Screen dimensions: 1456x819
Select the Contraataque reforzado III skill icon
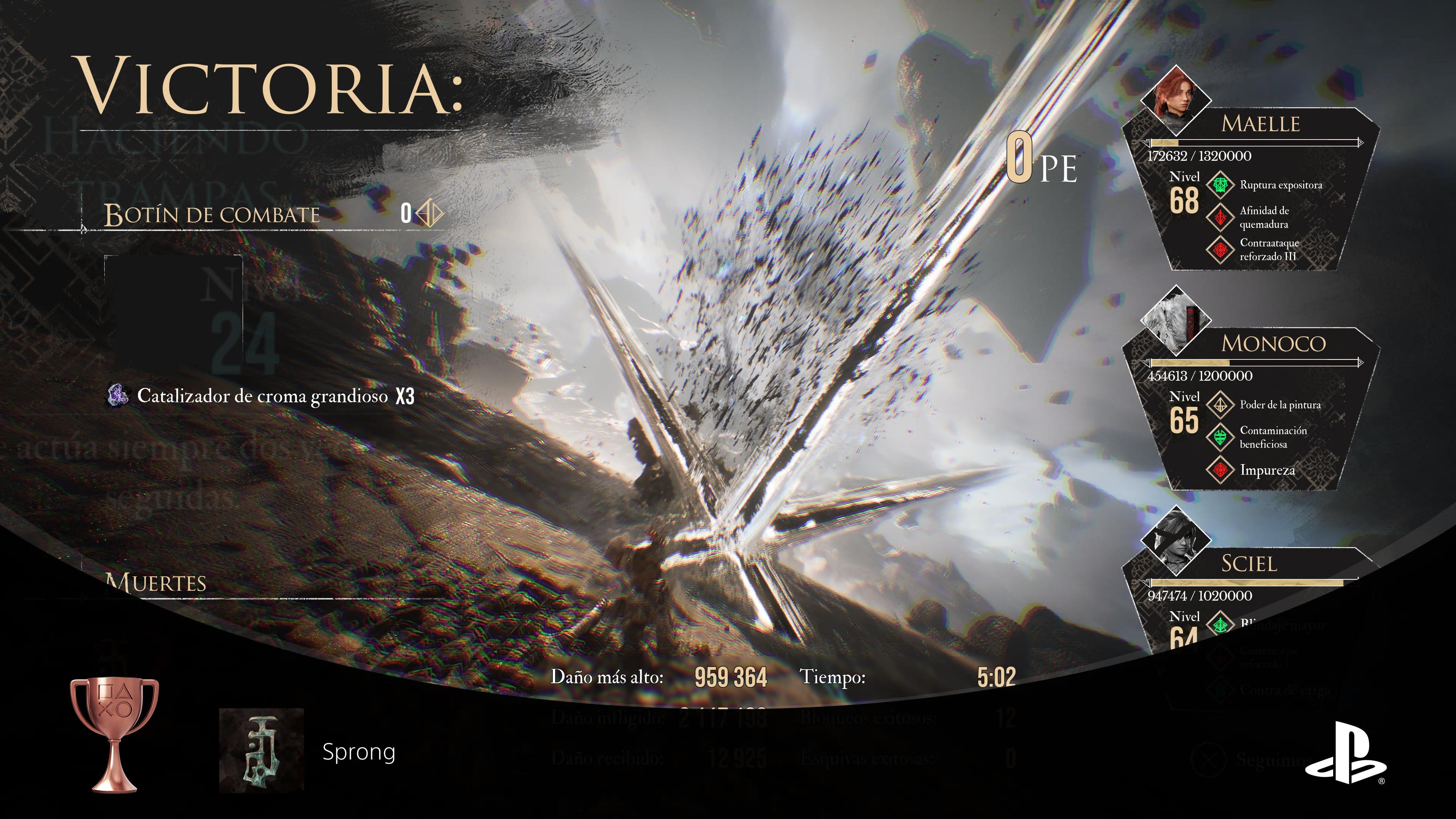pyautogui.click(x=1220, y=249)
